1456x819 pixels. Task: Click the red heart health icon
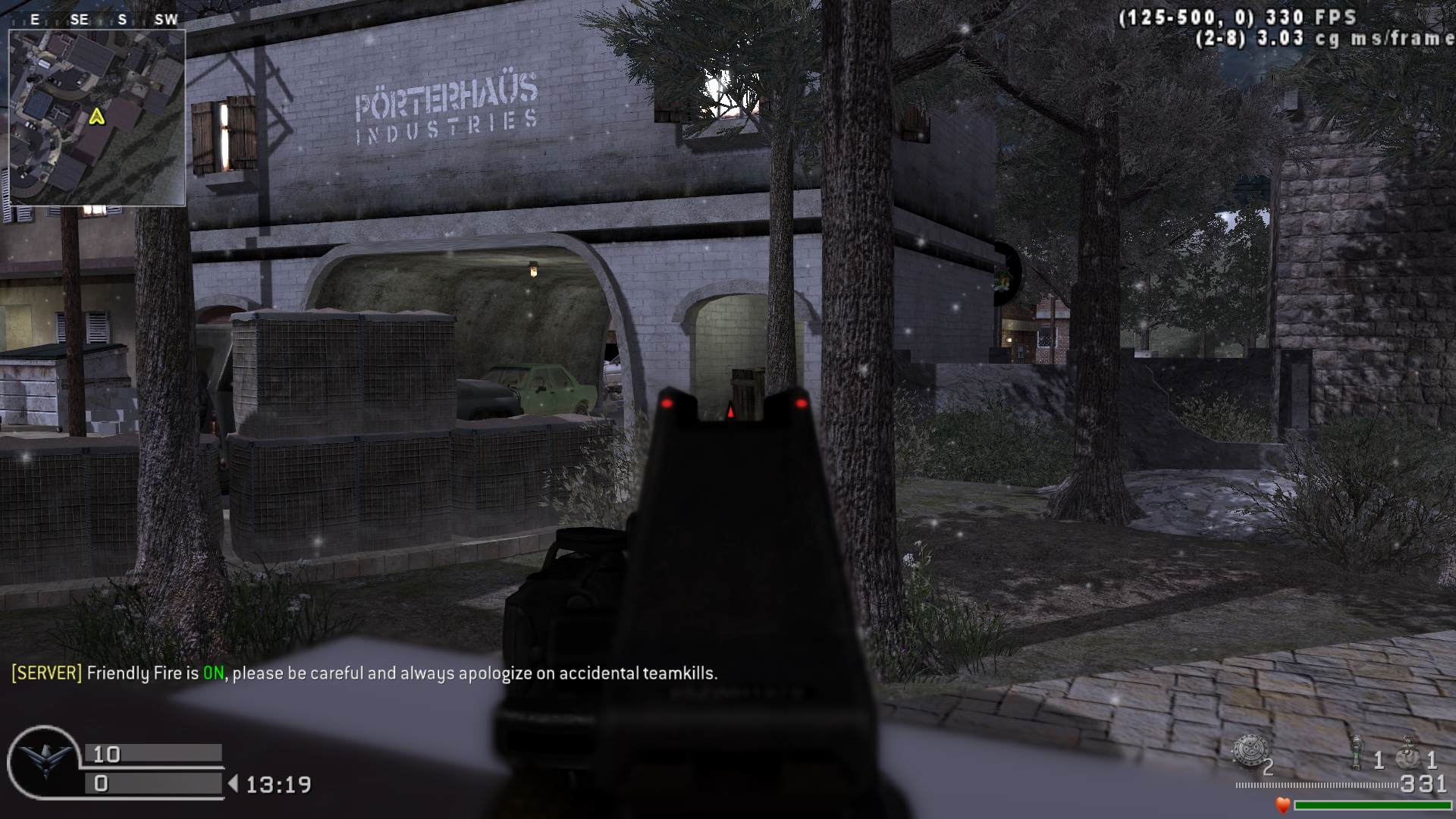tap(1282, 805)
